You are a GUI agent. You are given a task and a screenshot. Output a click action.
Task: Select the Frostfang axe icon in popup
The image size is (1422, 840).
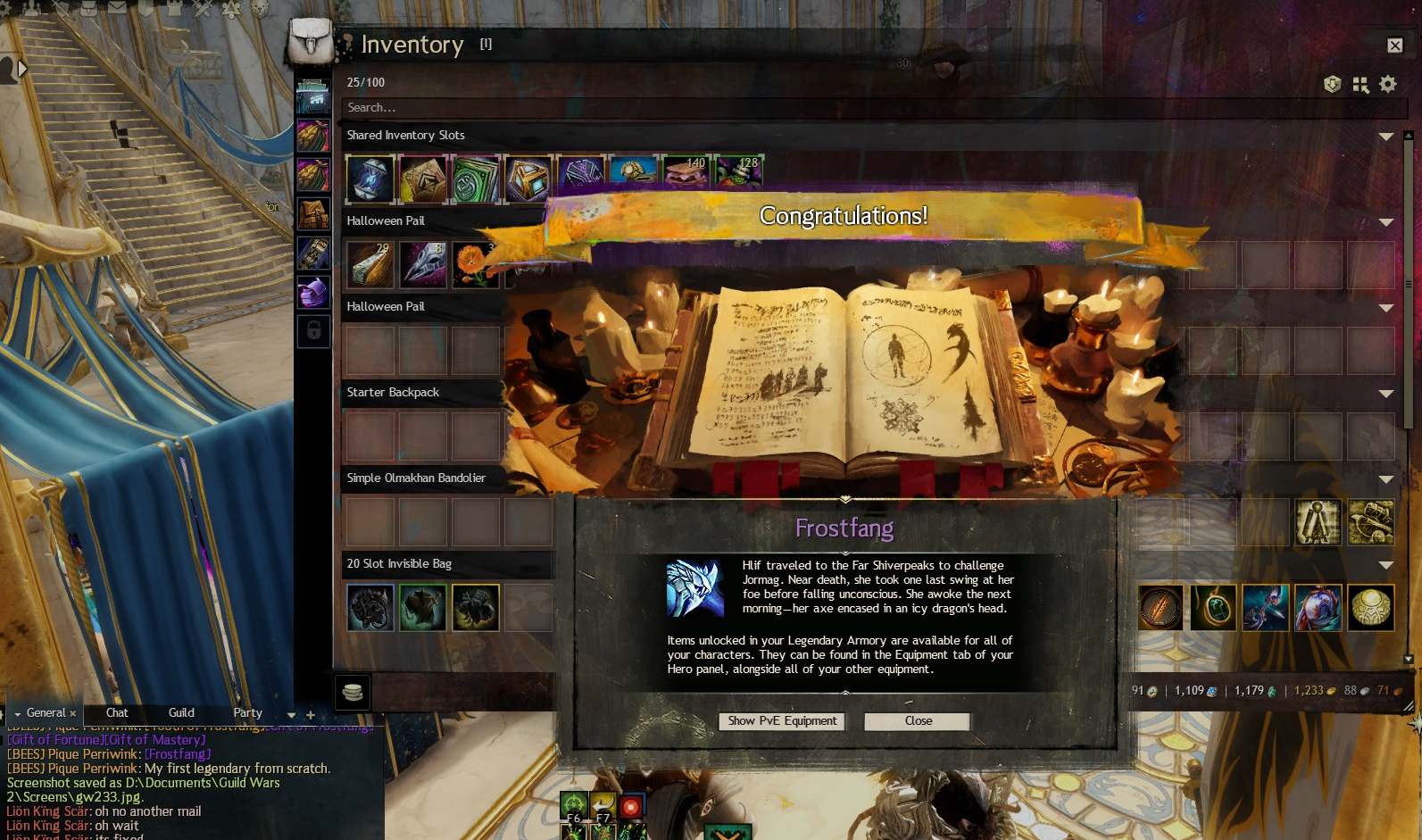point(694,588)
